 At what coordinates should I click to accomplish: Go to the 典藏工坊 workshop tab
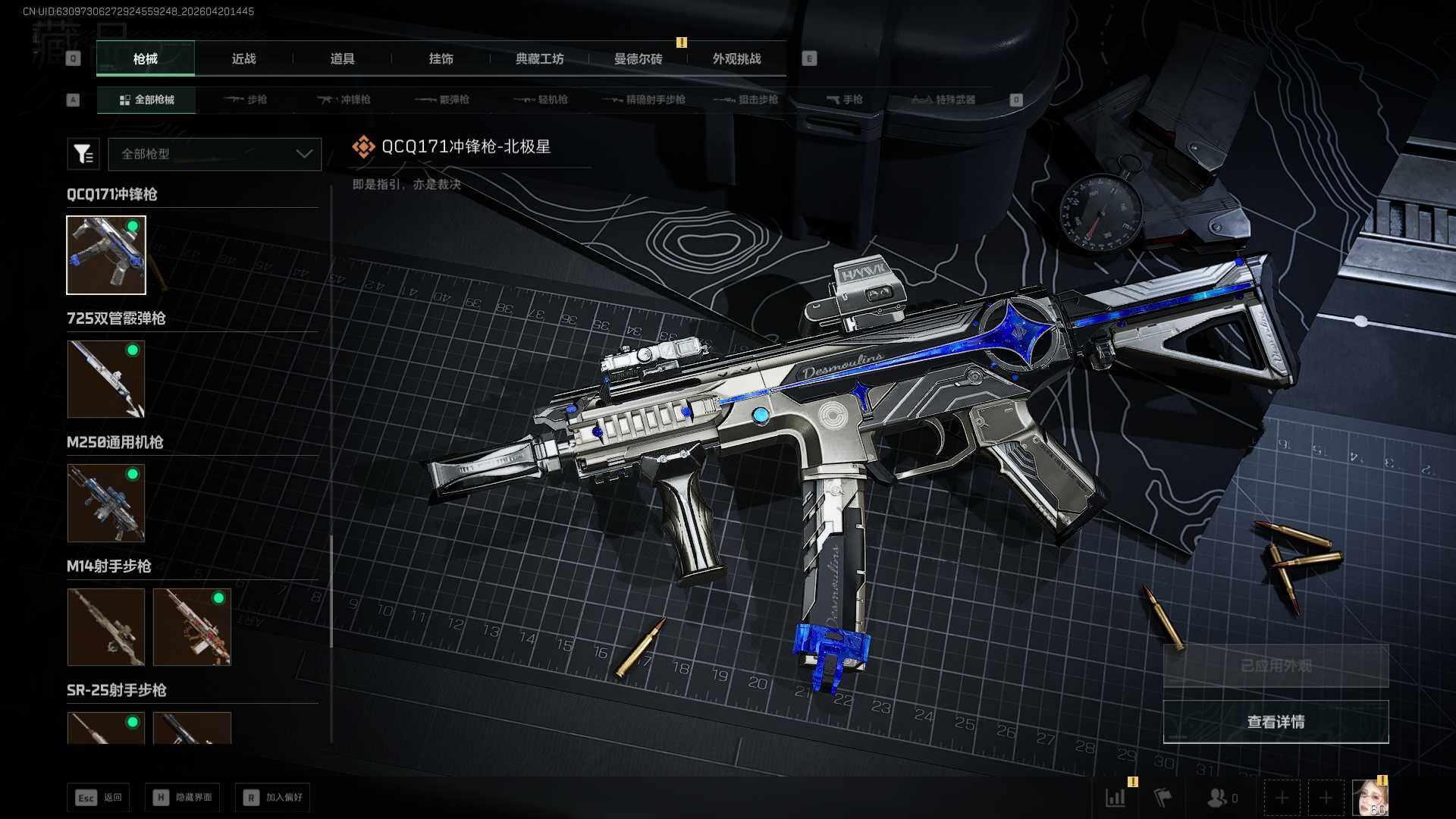point(539,58)
